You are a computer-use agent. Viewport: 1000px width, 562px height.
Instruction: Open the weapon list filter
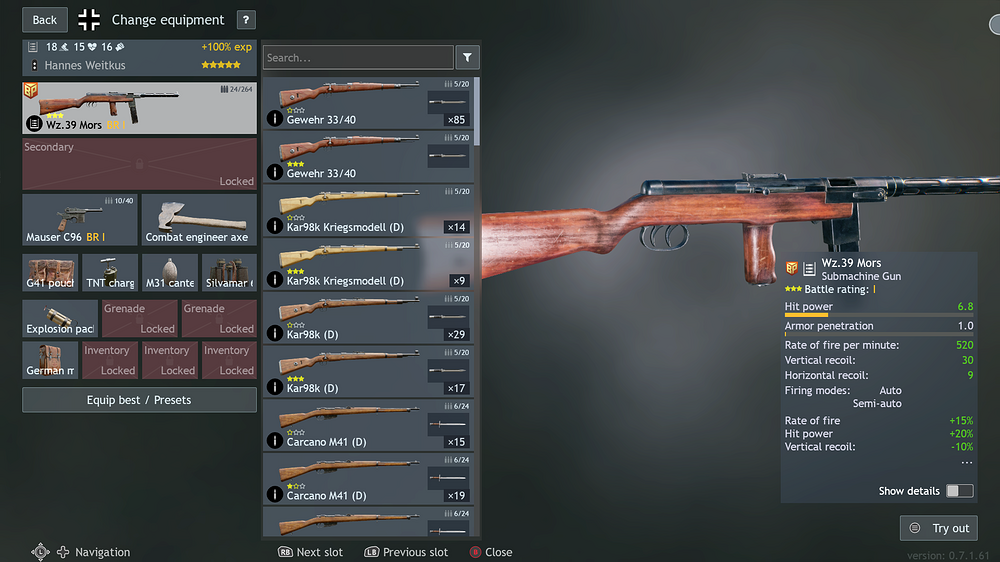(467, 58)
